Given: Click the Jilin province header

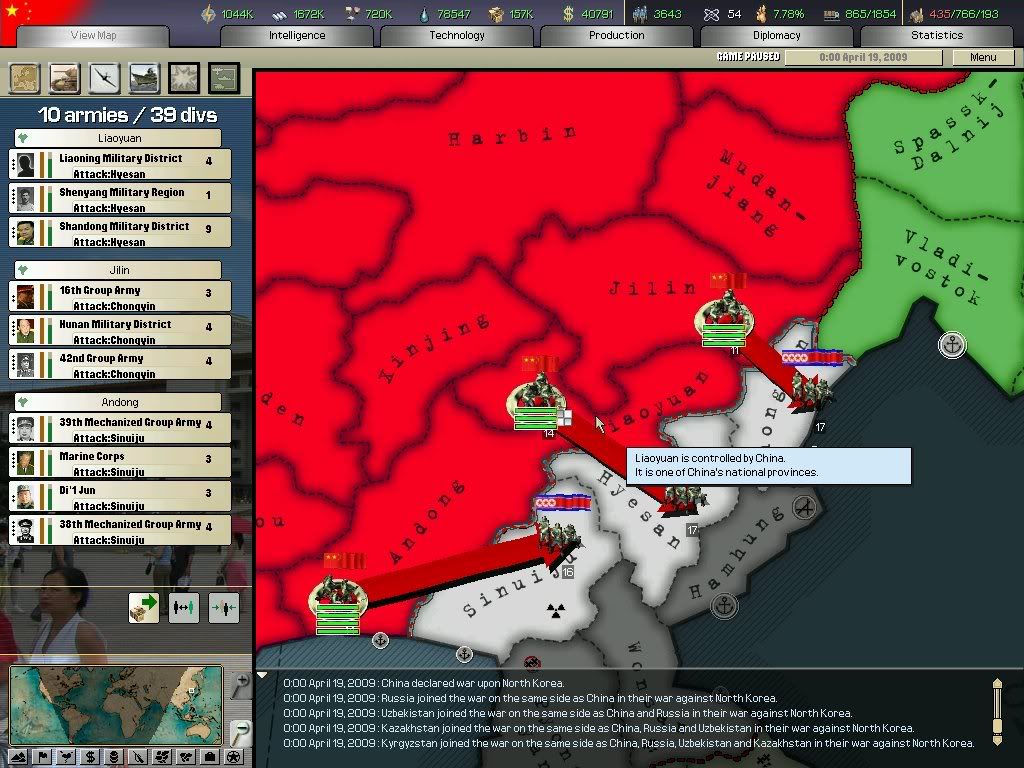Looking at the screenshot, I should pos(119,270).
